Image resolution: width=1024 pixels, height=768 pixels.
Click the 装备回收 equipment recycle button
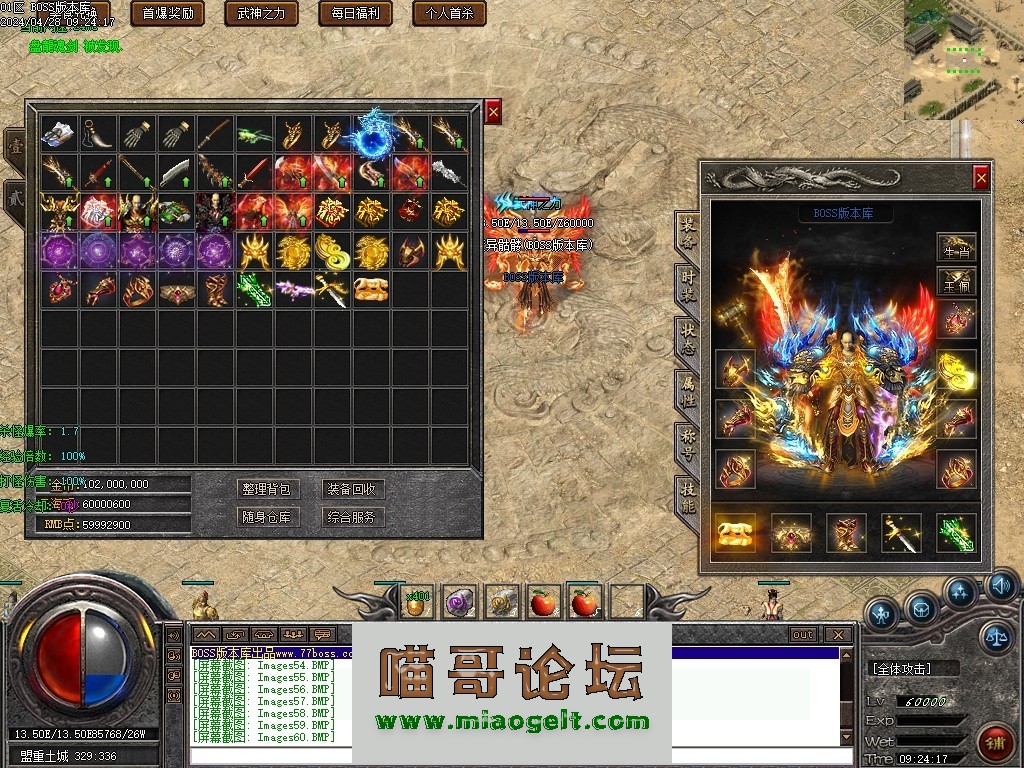click(353, 489)
